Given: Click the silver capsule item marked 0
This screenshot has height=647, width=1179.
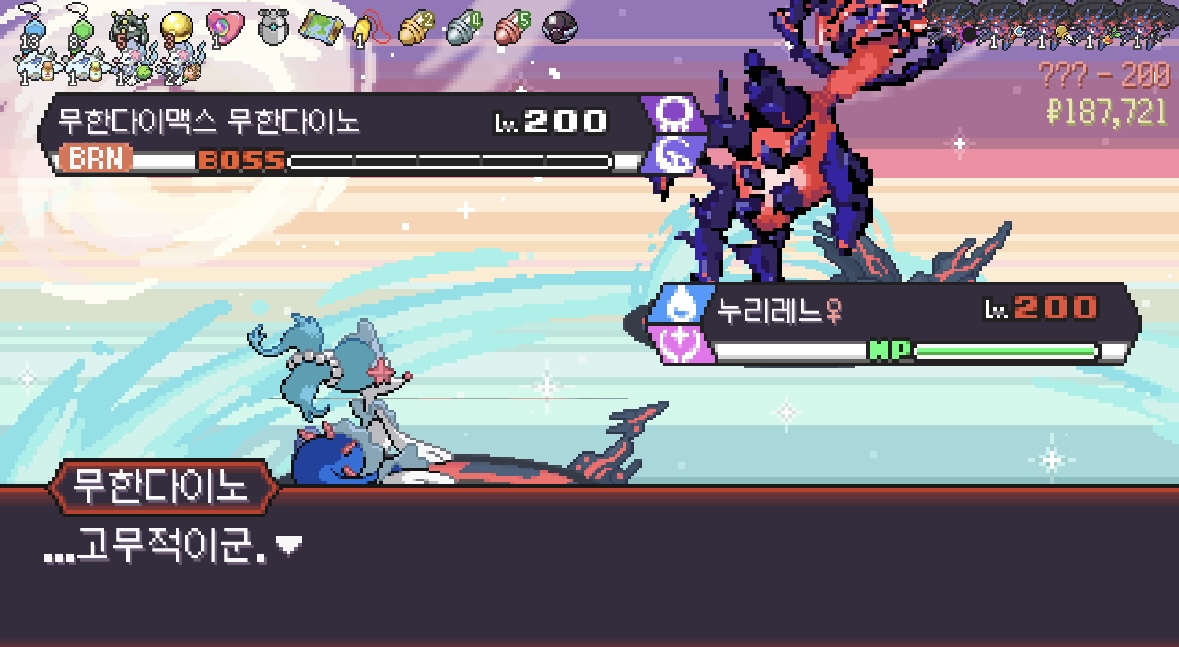Looking at the screenshot, I should click(462, 26).
